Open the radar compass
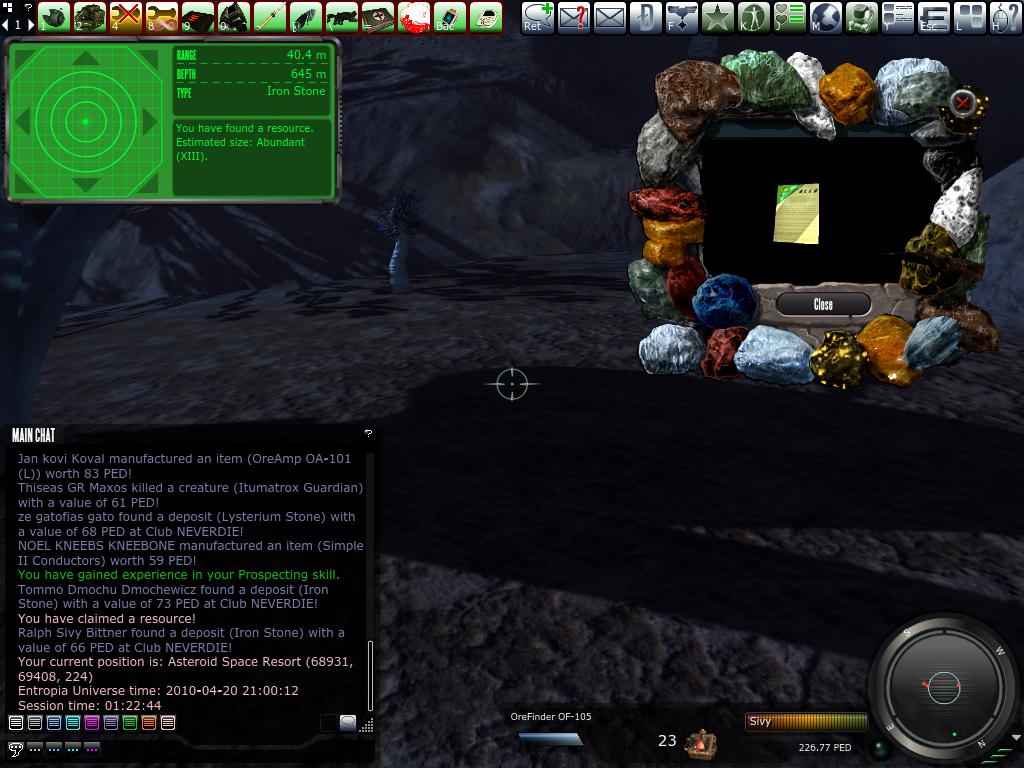 tap(943, 687)
